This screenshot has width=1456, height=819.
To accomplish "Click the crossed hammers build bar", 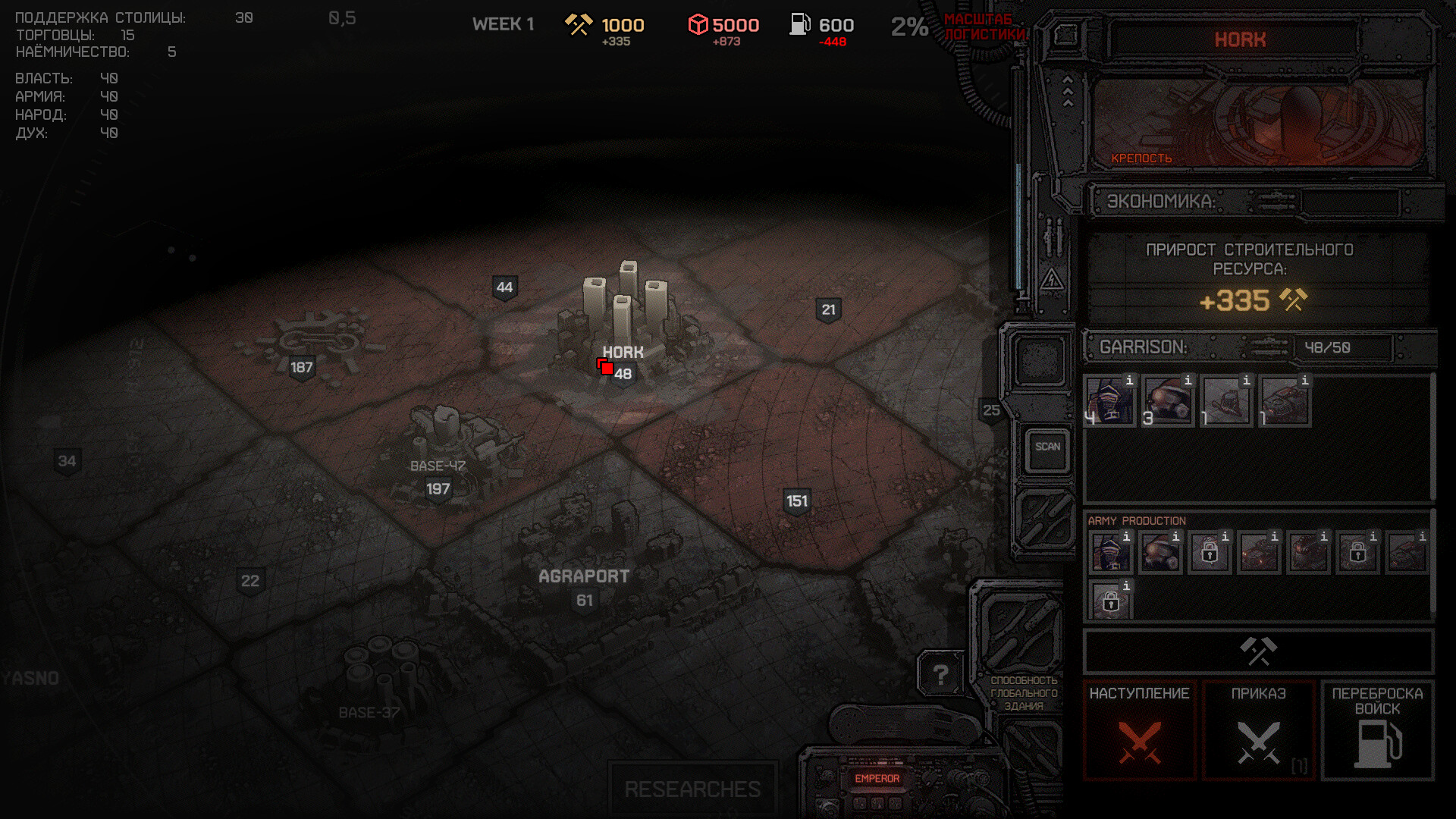I will 1258,651.
